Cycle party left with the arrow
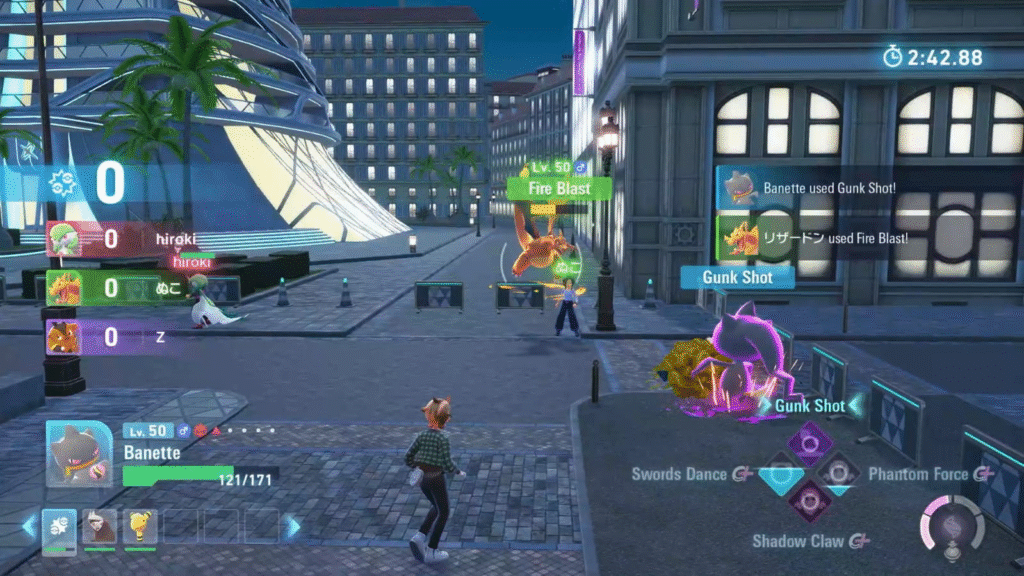The height and width of the screenshot is (576, 1024). 28,526
